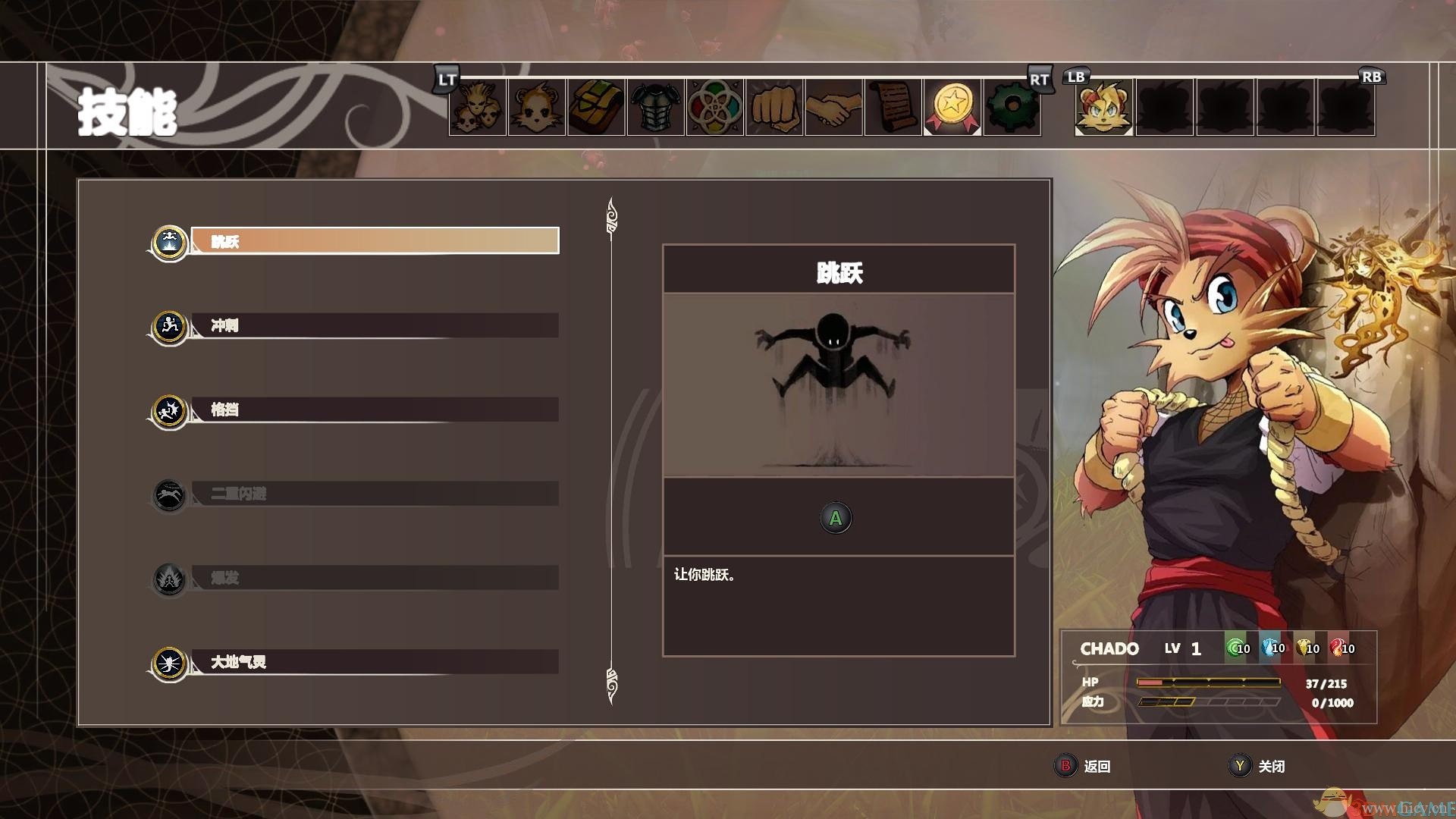Switch to the three-faces party tab
The image size is (1456, 819).
(x=478, y=108)
